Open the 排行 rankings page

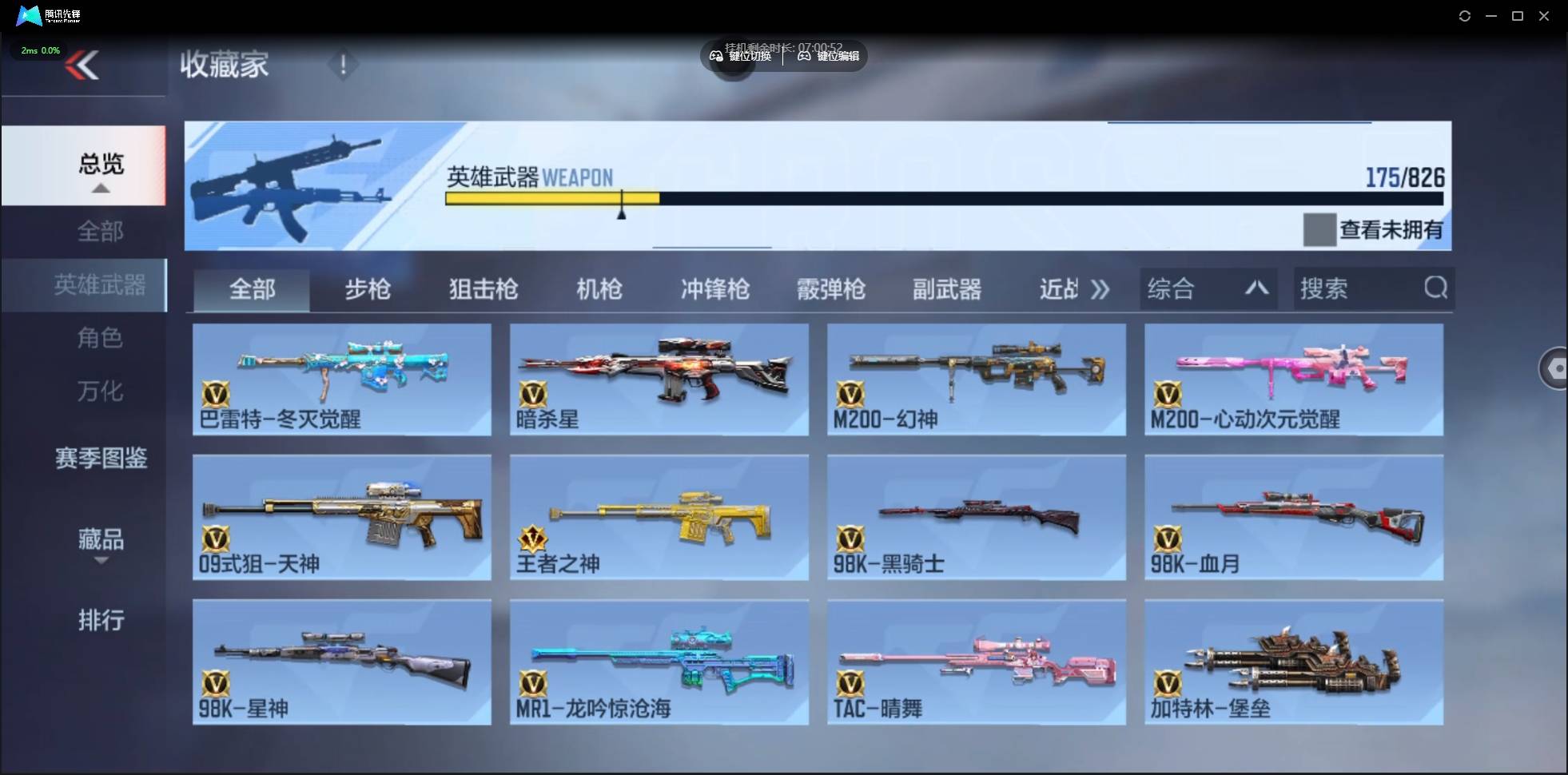(x=101, y=621)
